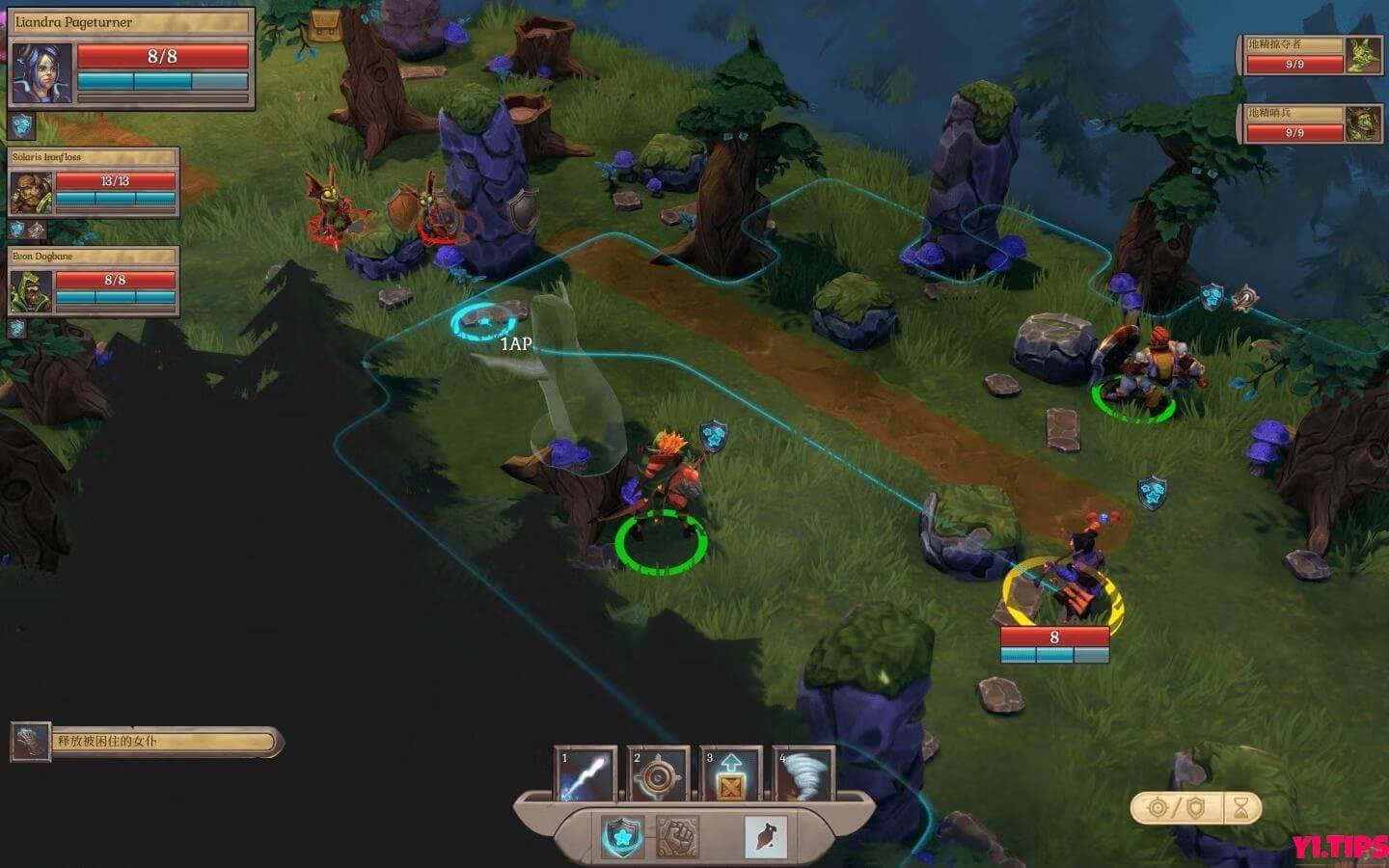Select the 地精哨兵 enemy frame
This screenshot has width=1389, height=868.
pos(1304,125)
